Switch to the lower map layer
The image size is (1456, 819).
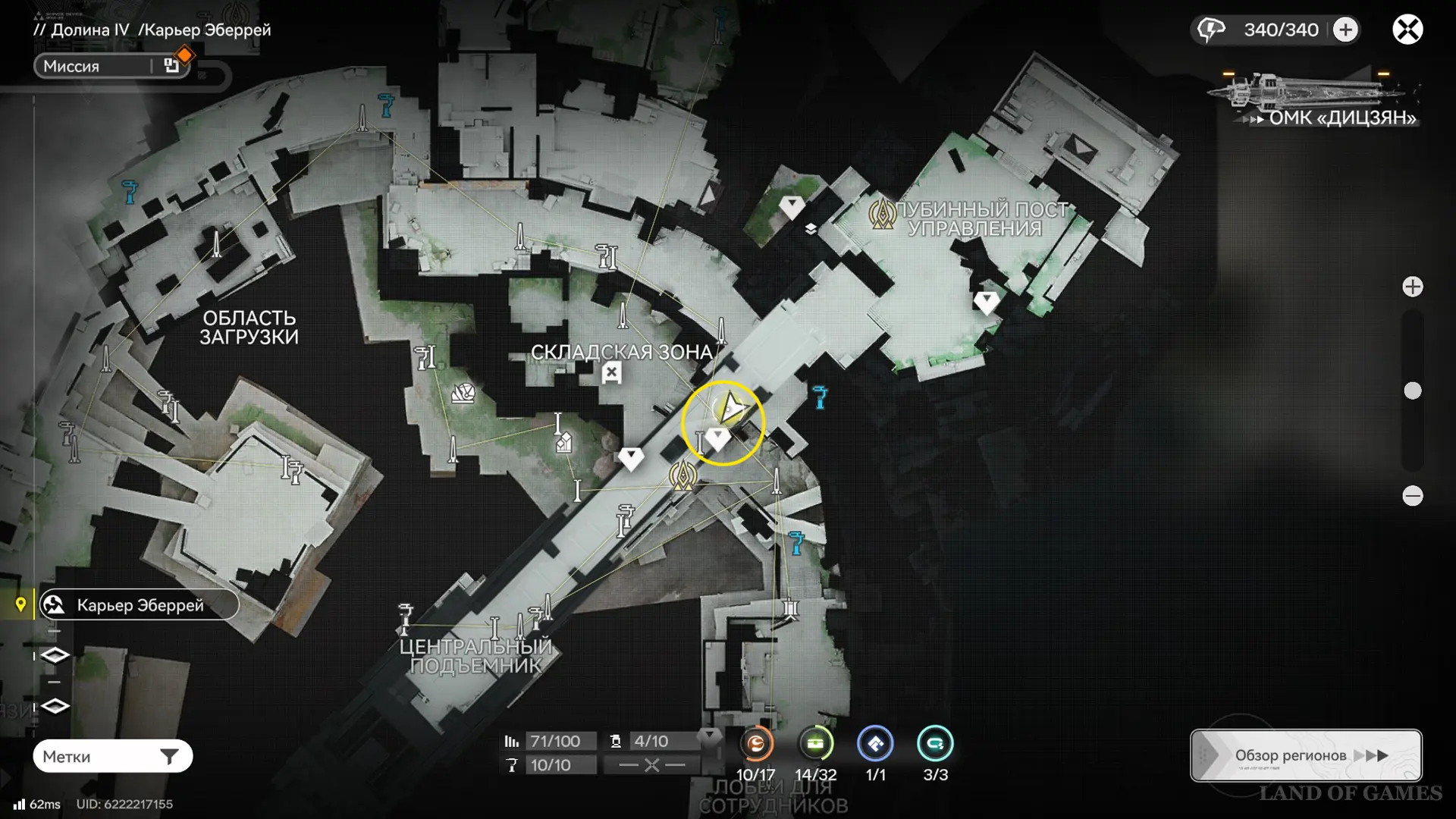55,706
